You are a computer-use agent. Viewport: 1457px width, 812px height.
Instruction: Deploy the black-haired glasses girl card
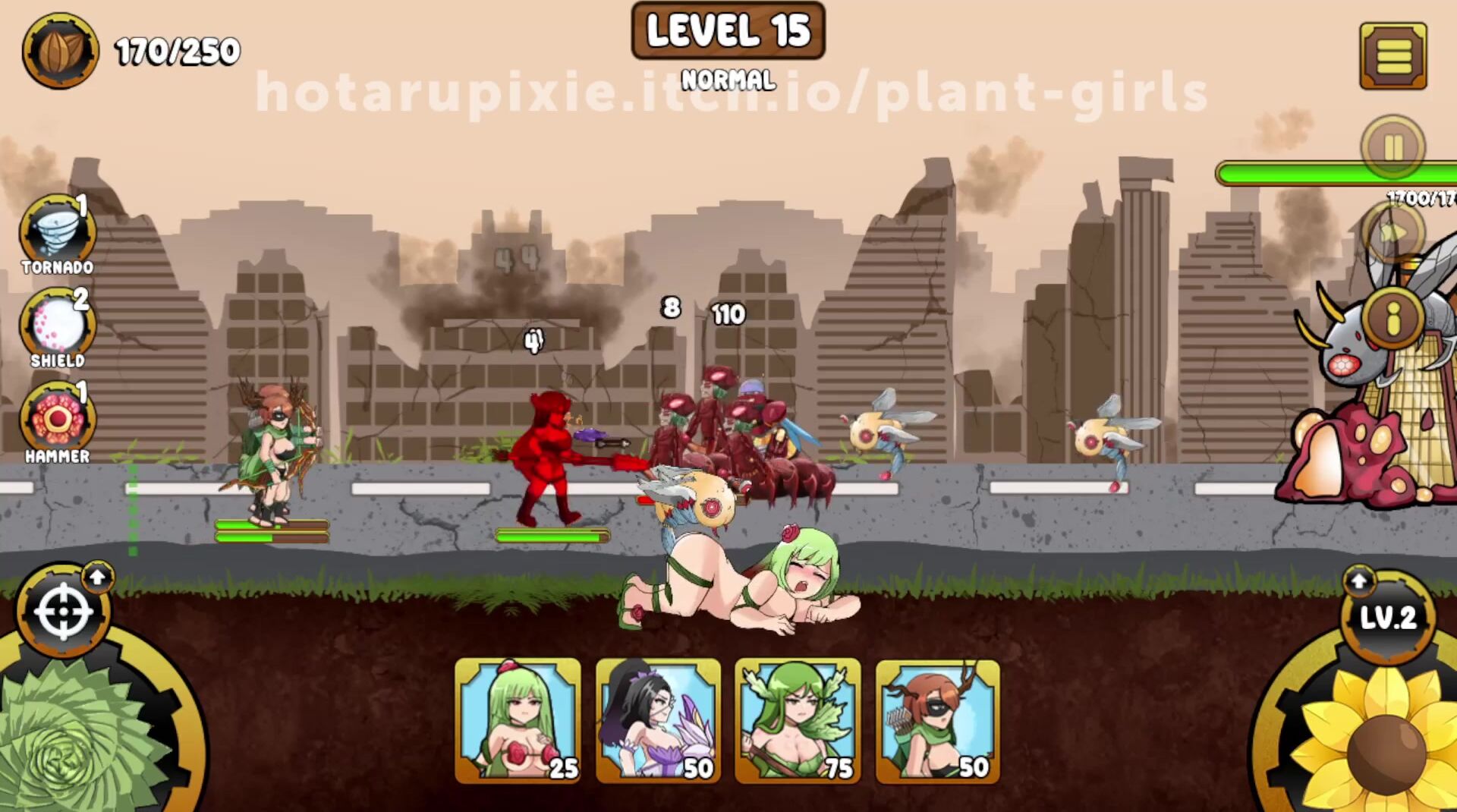(658, 720)
